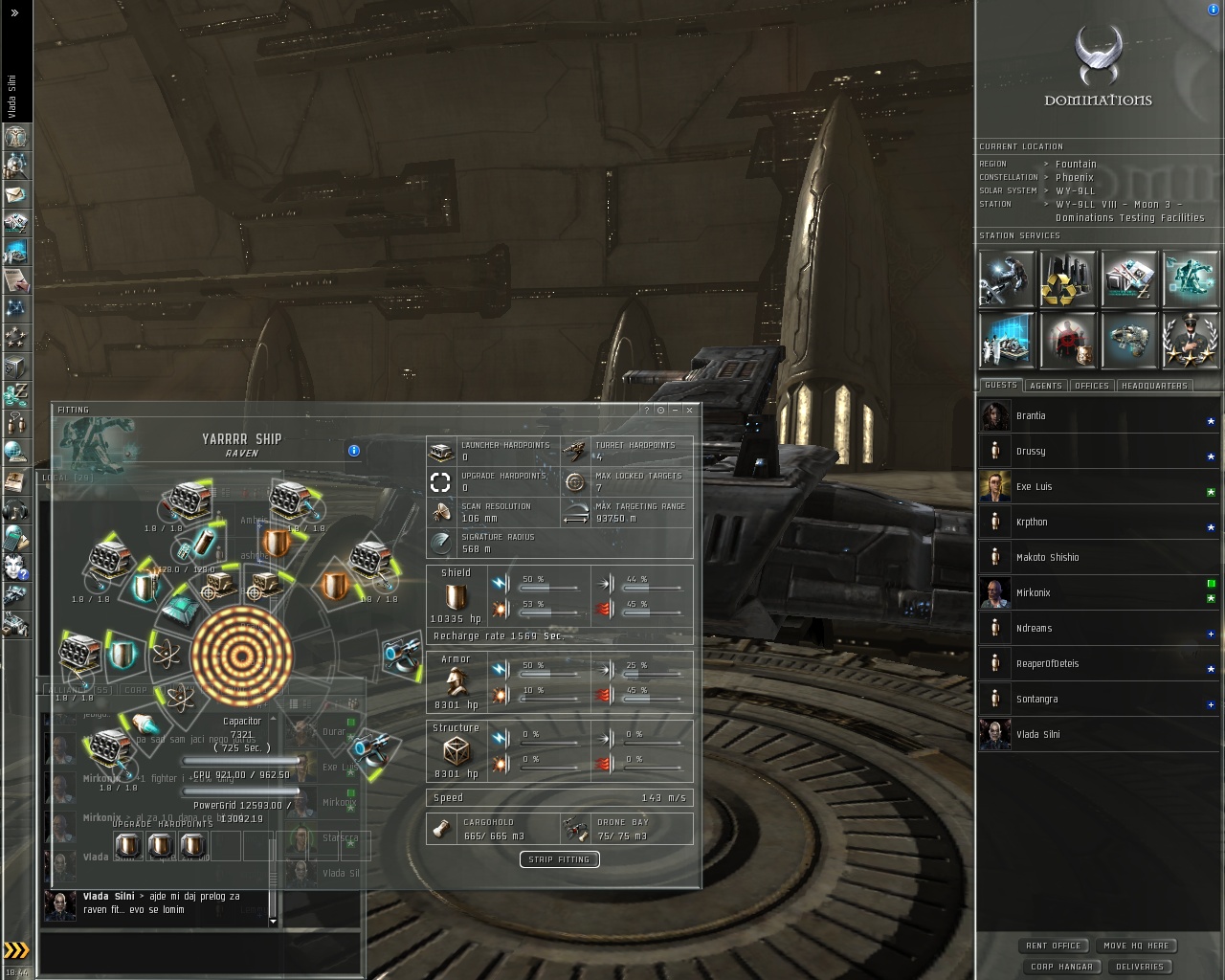Open the recycling Reprocessing Plant service
This screenshot has height=980, width=1225.
coord(1067,278)
